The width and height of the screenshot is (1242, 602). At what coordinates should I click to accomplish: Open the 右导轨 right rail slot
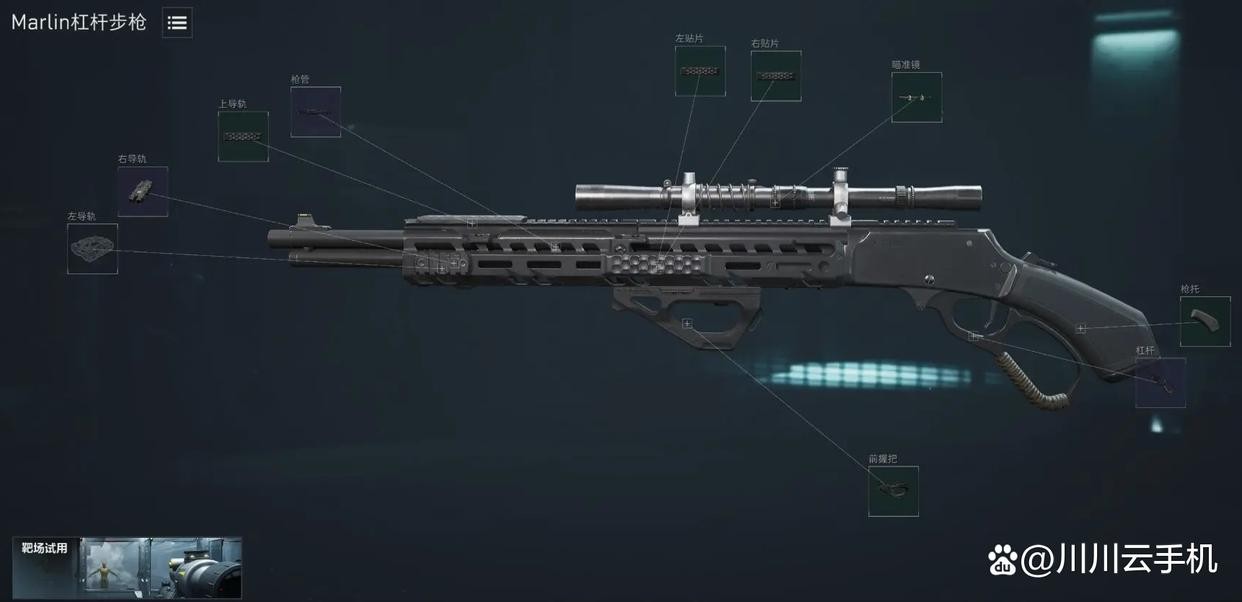pyautogui.click(x=143, y=191)
